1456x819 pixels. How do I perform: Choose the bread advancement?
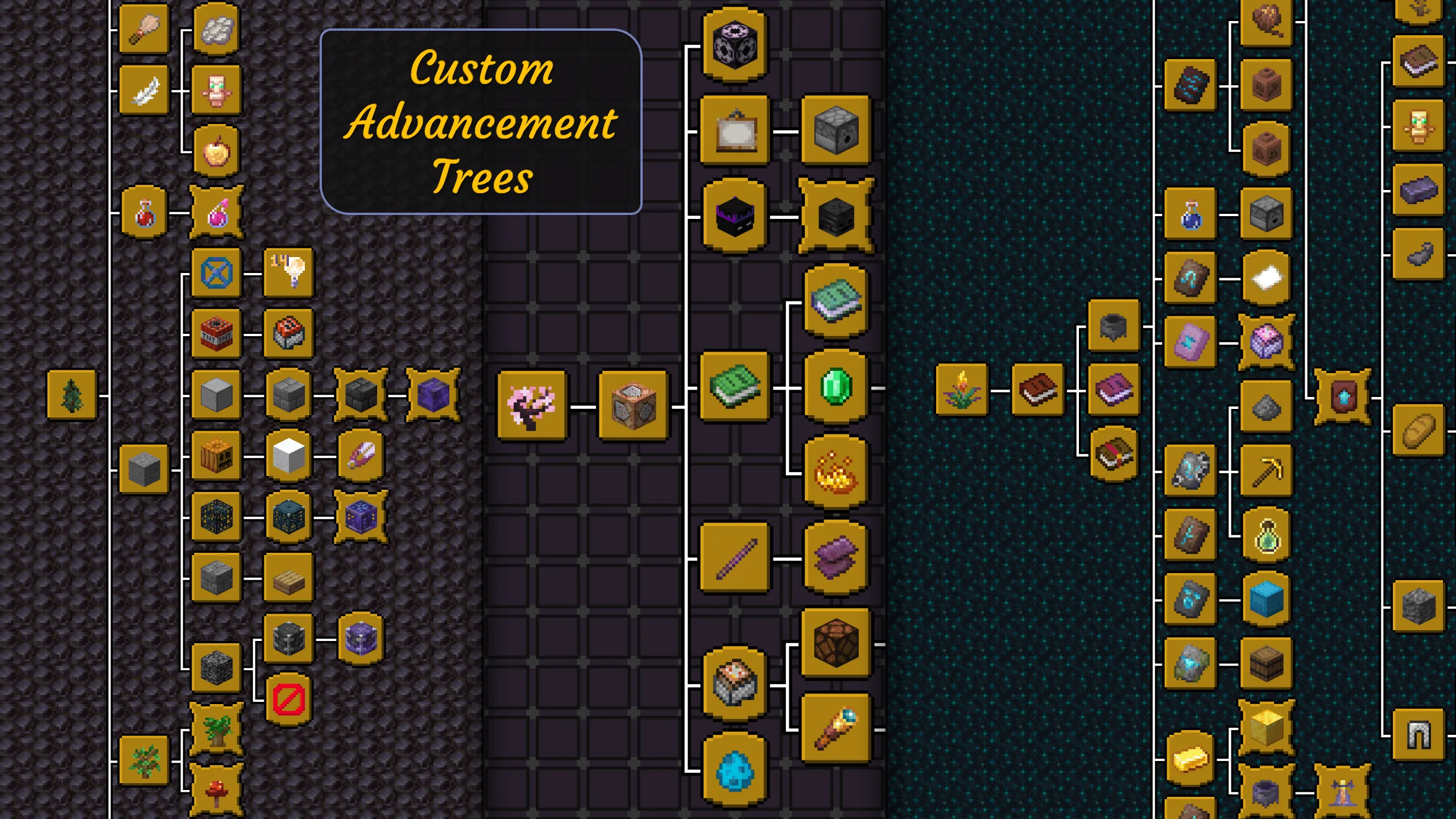(1418, 431)
